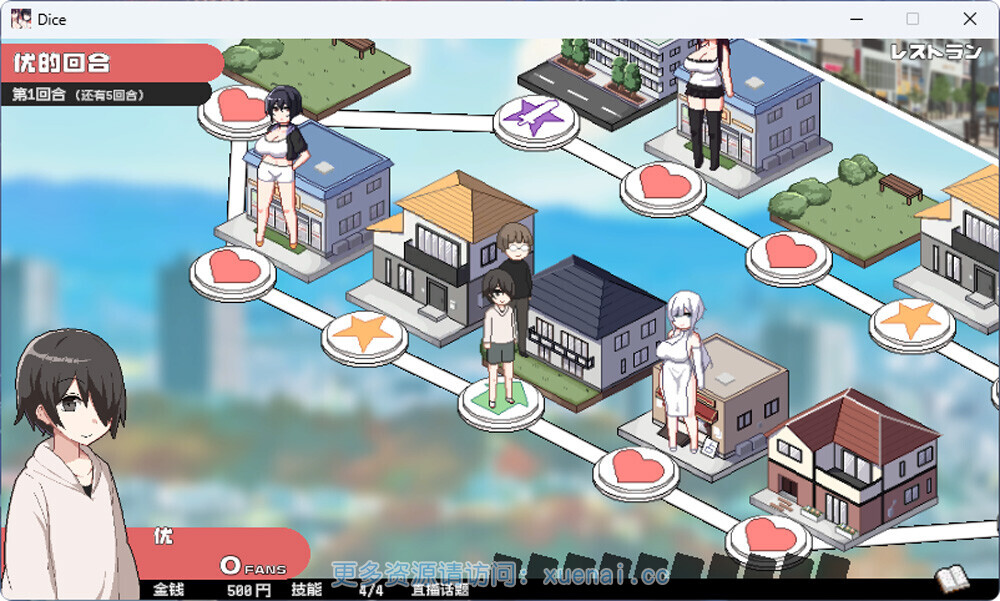Image resolution: width=1000 pixels, height=601 pixels.
Task: Select the purple airplane board tile
Action: [x=537, y=118]
